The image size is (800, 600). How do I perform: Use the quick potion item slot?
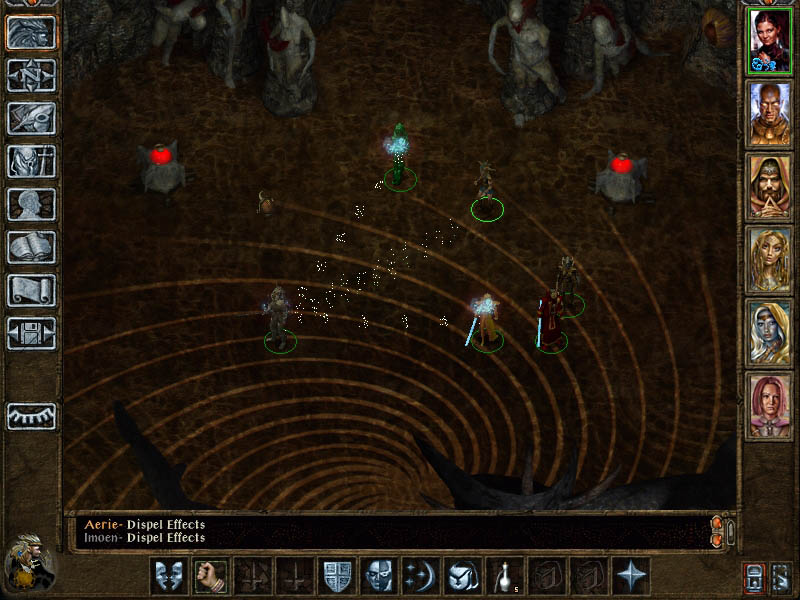point(504,576)
